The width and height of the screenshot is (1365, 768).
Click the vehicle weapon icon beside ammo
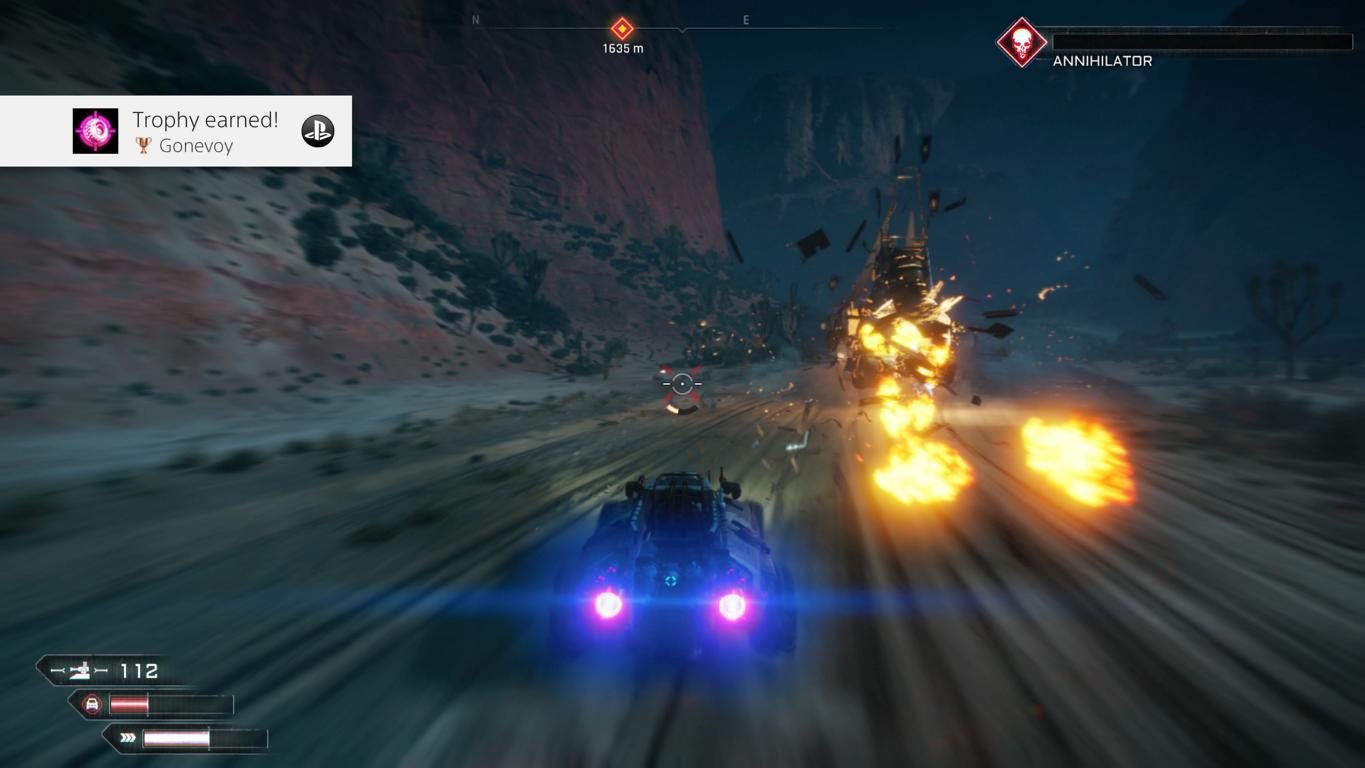(x=79, y=671)
